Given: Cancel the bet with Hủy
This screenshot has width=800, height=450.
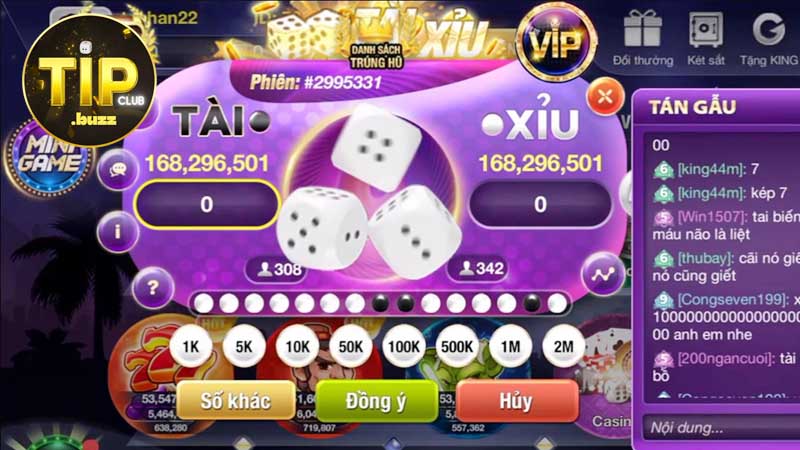Looking at the screenshot, I should coord(516,401).
